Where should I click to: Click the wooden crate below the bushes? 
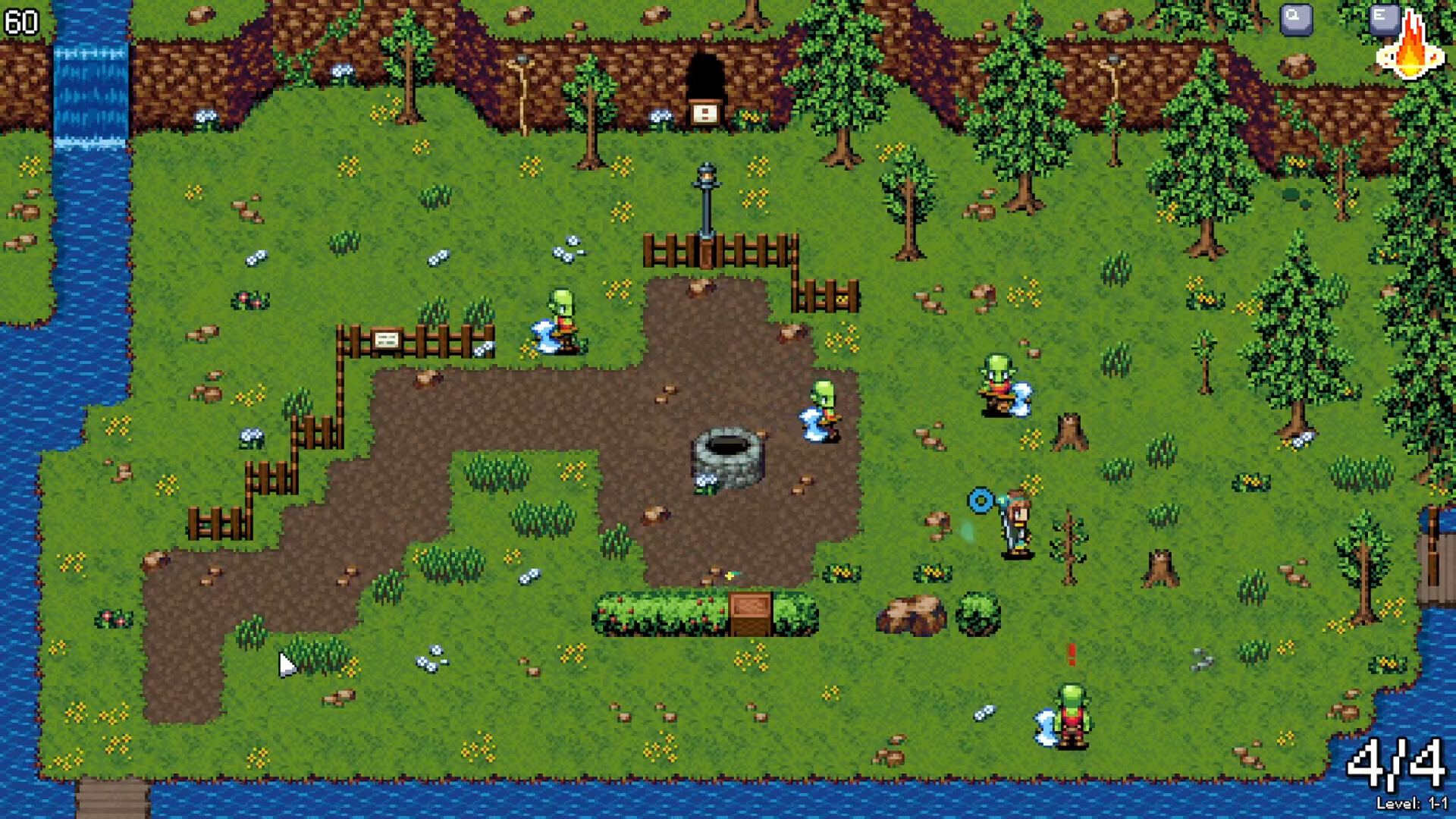point(748,616)
